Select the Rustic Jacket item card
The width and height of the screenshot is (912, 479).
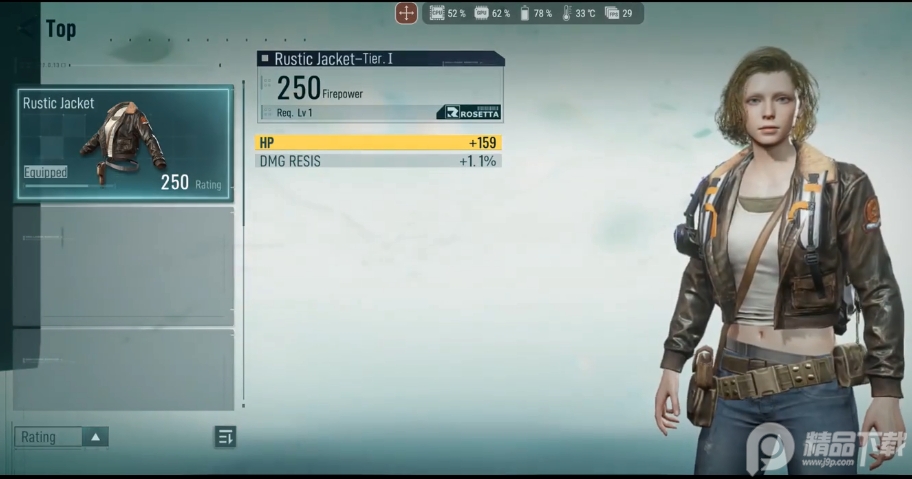[124, 144]
